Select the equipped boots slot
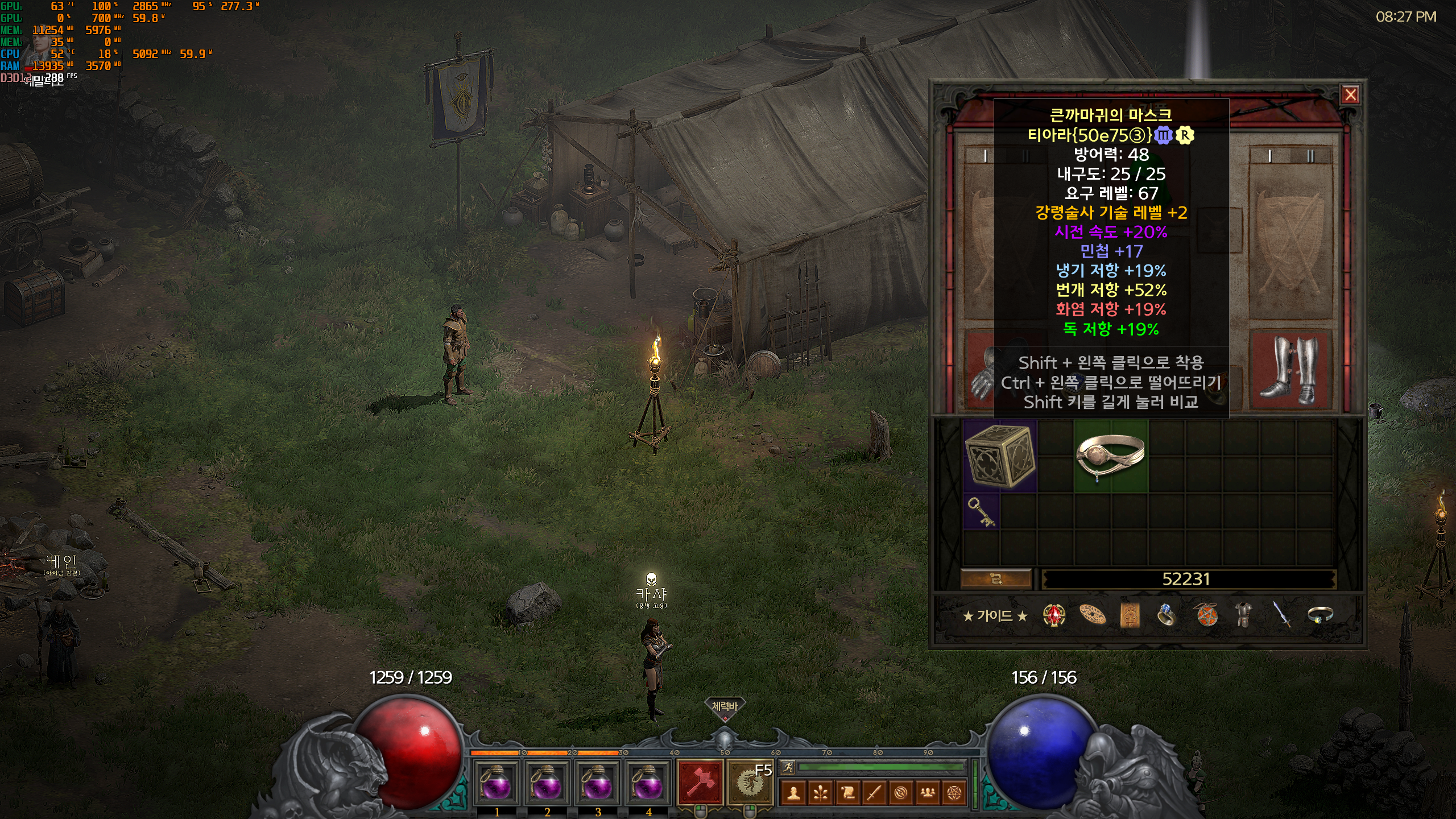Viewport: 1456px width, 819px height. pos(1288,371)
